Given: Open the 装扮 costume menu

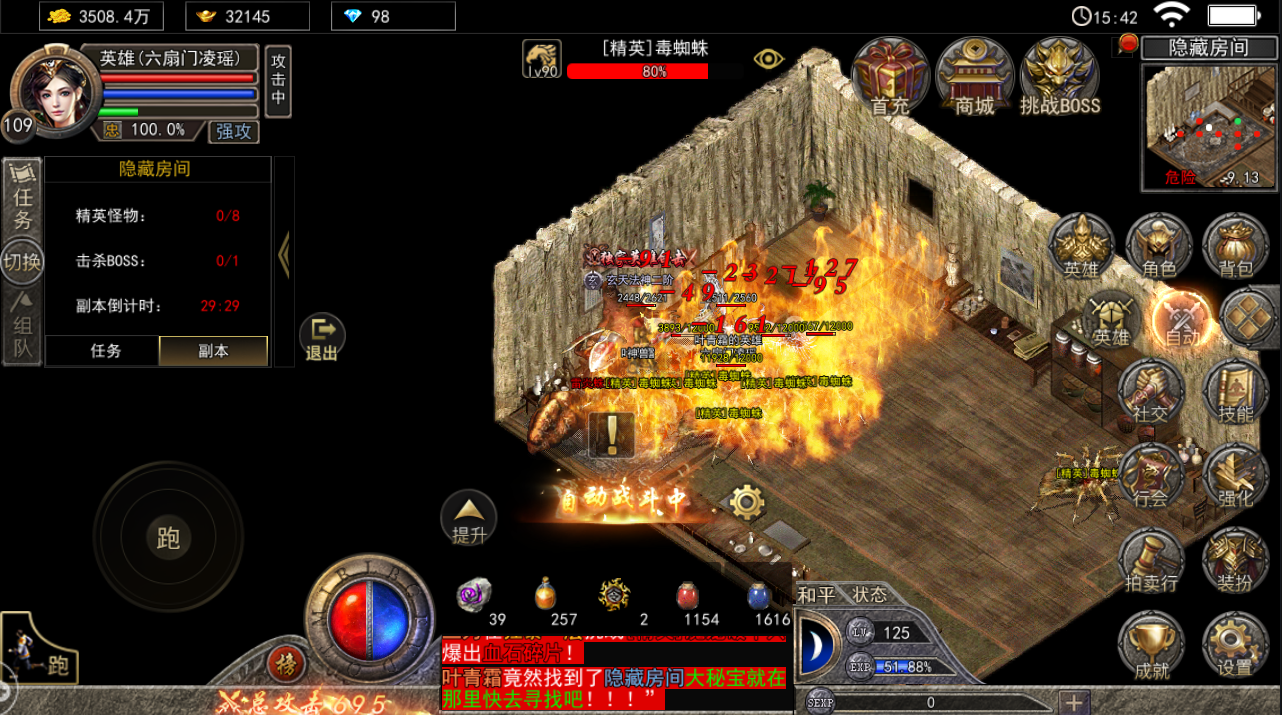Looking at the screenshot, I should pyautogui.click(x=1235, y=562).
